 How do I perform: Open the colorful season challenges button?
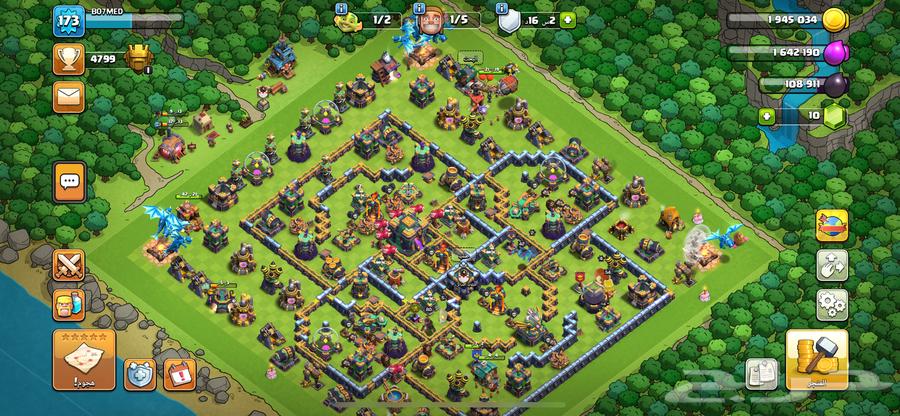coord(831,225)
